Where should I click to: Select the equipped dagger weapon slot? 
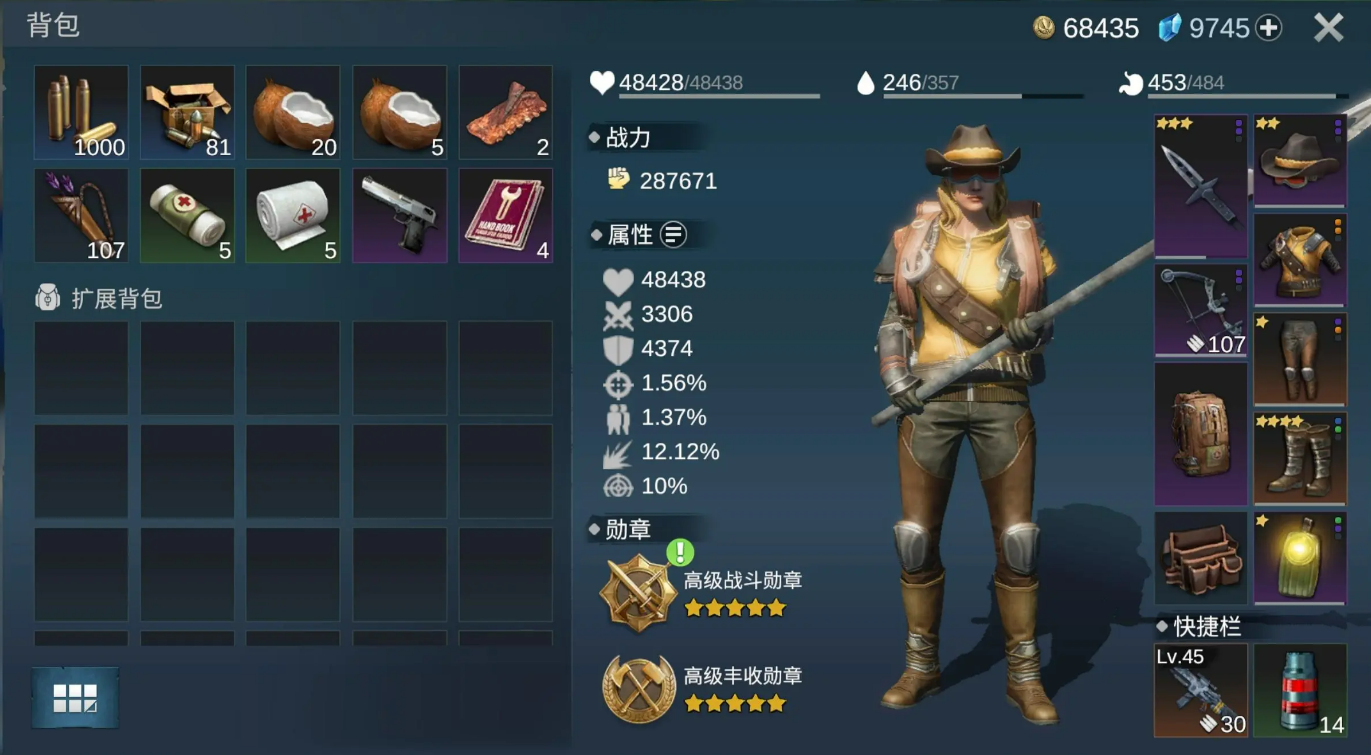pyautogui.click(x=1201, y=187)
